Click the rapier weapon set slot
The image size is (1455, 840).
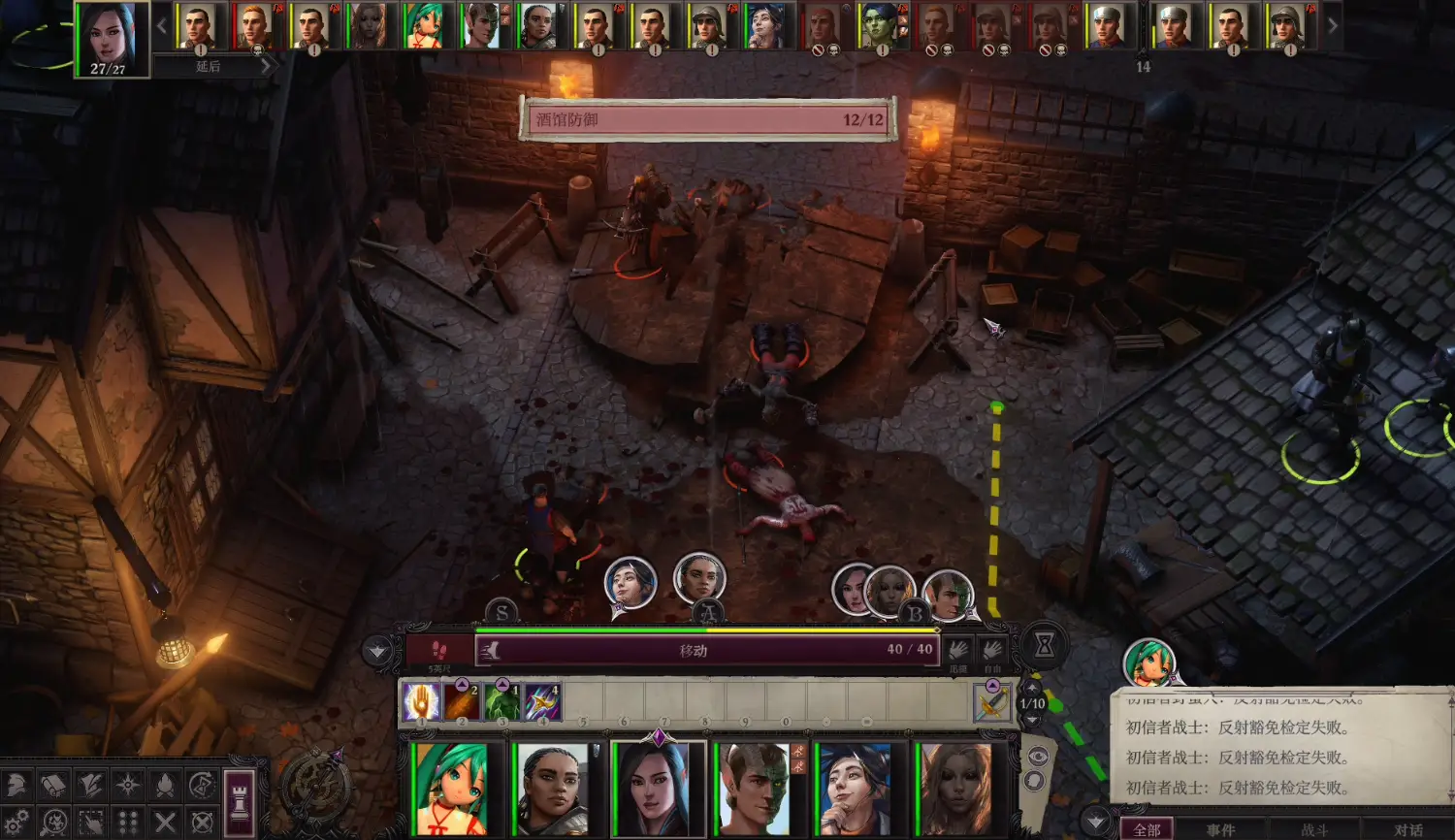point(991,702)
